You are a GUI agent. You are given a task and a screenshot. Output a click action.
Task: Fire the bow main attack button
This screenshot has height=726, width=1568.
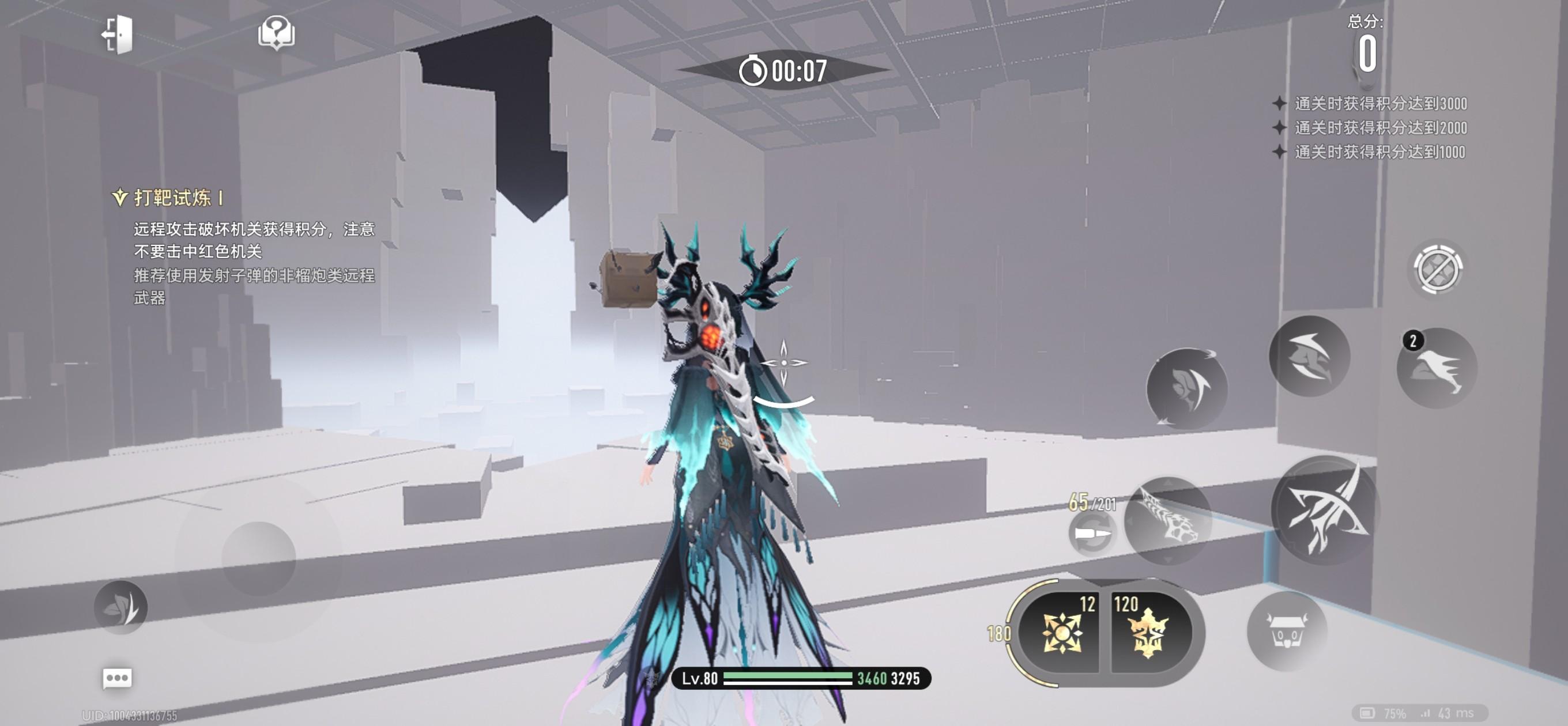coord(1325,510)
